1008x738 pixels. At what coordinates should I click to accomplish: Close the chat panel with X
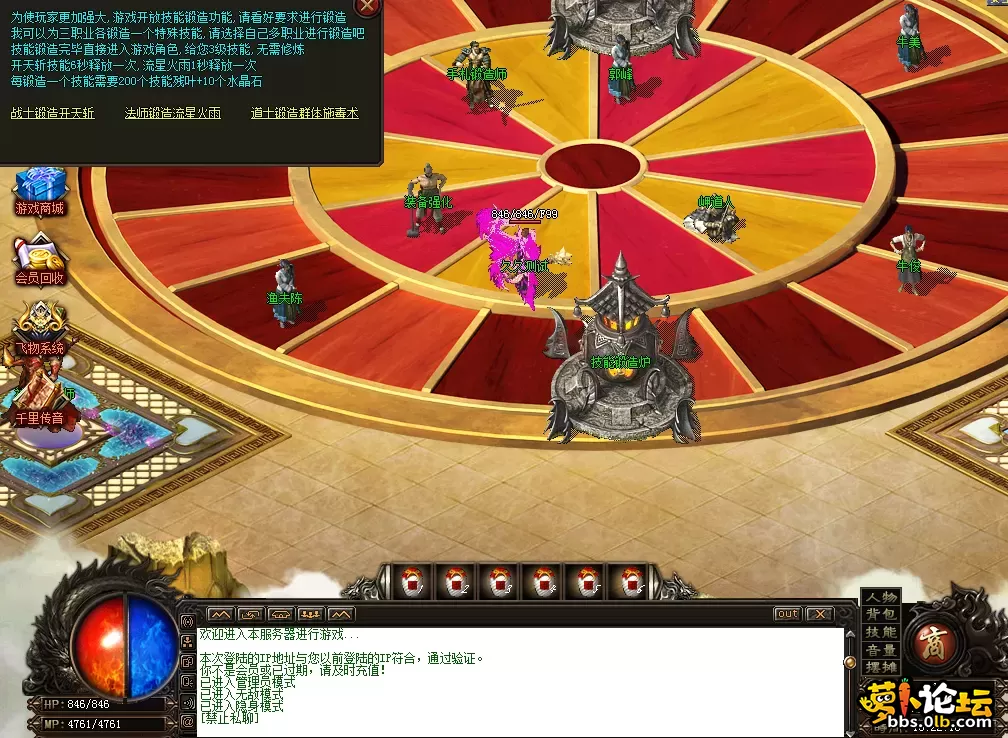819,614
